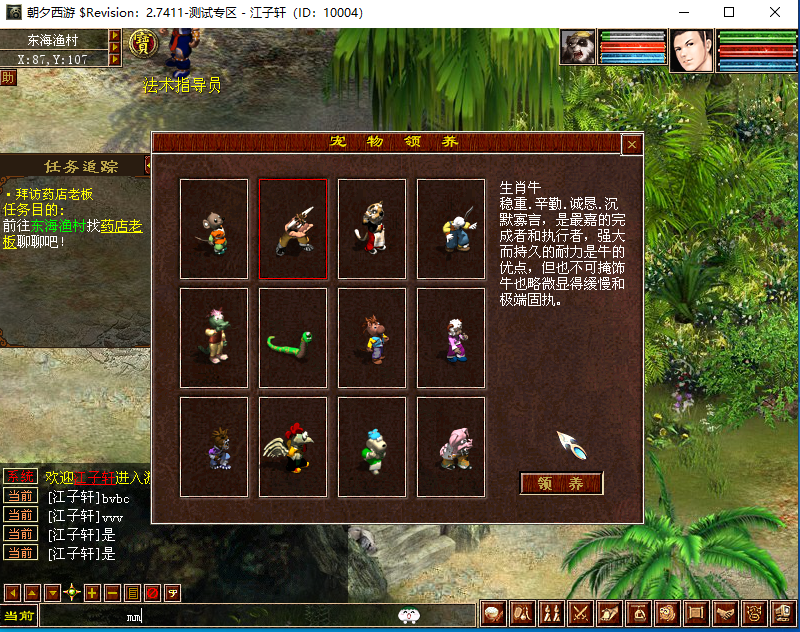
Task: Choose the snake zodiac pet
Action: pyautogui.click(x=293, y=338)
